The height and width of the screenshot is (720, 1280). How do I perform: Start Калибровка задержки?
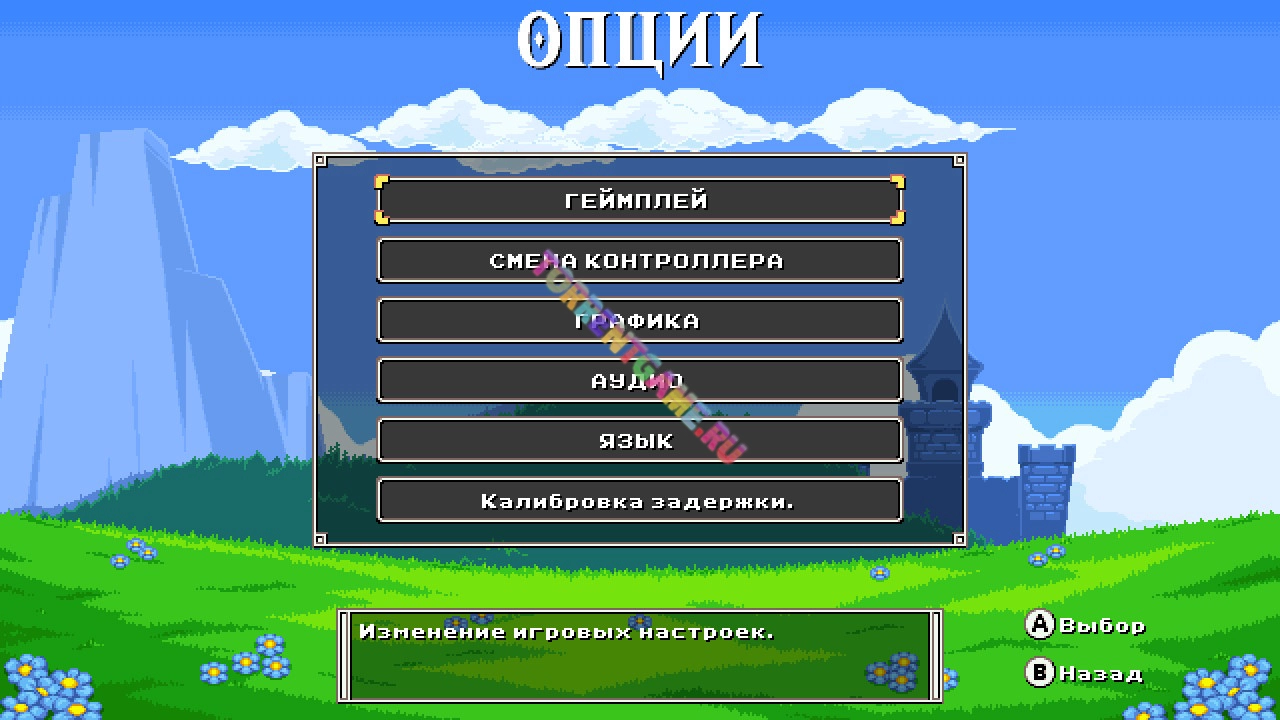pos(639,500)
